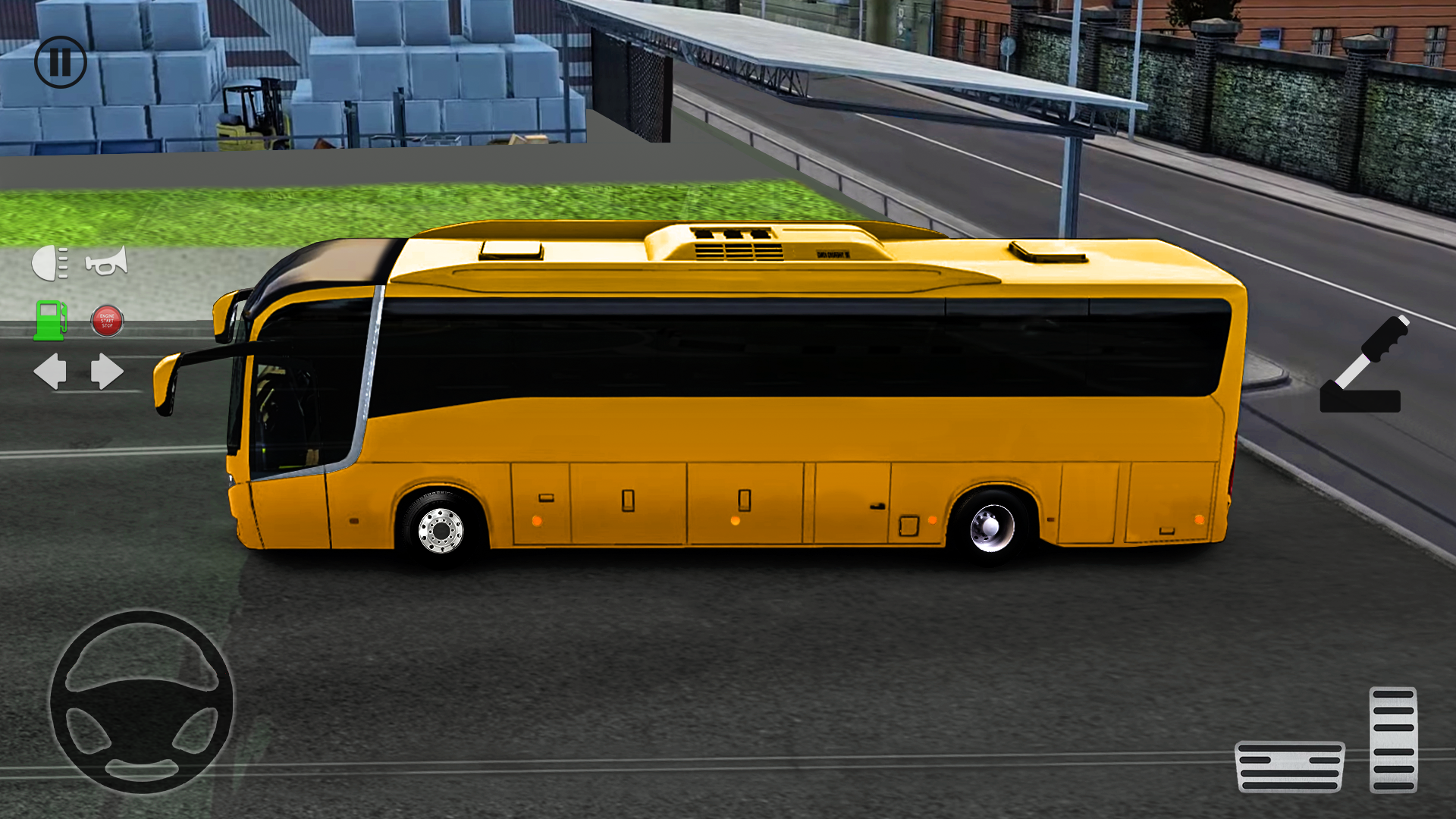The width and height of the screenshot is (1456, 819).
Task: Signal left with the arrow control
Action: click(x=52, y=371)
